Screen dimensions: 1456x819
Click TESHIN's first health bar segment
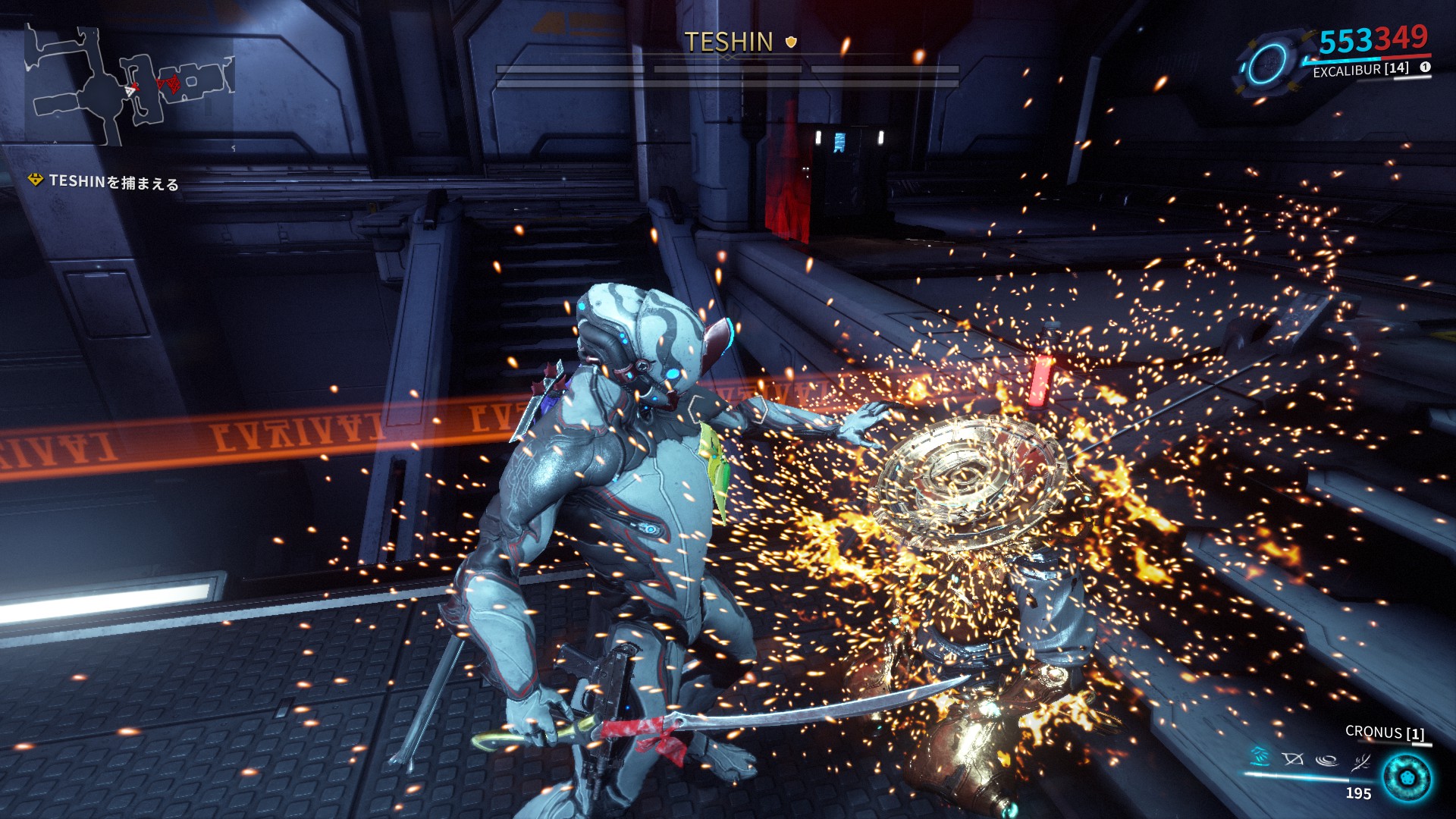(x=569, y=70)
